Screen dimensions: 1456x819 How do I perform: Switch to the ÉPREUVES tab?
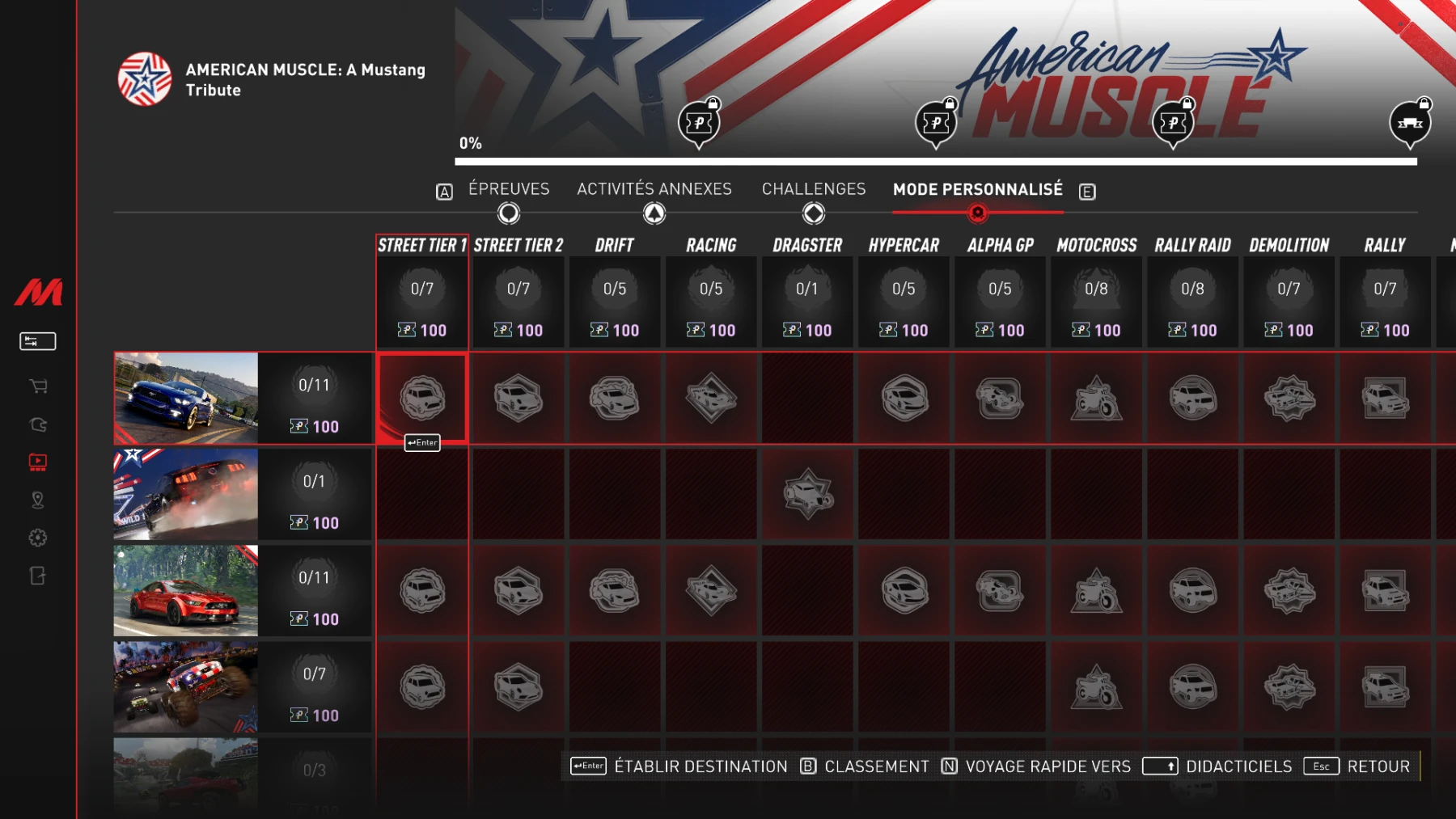click(509, 189)
